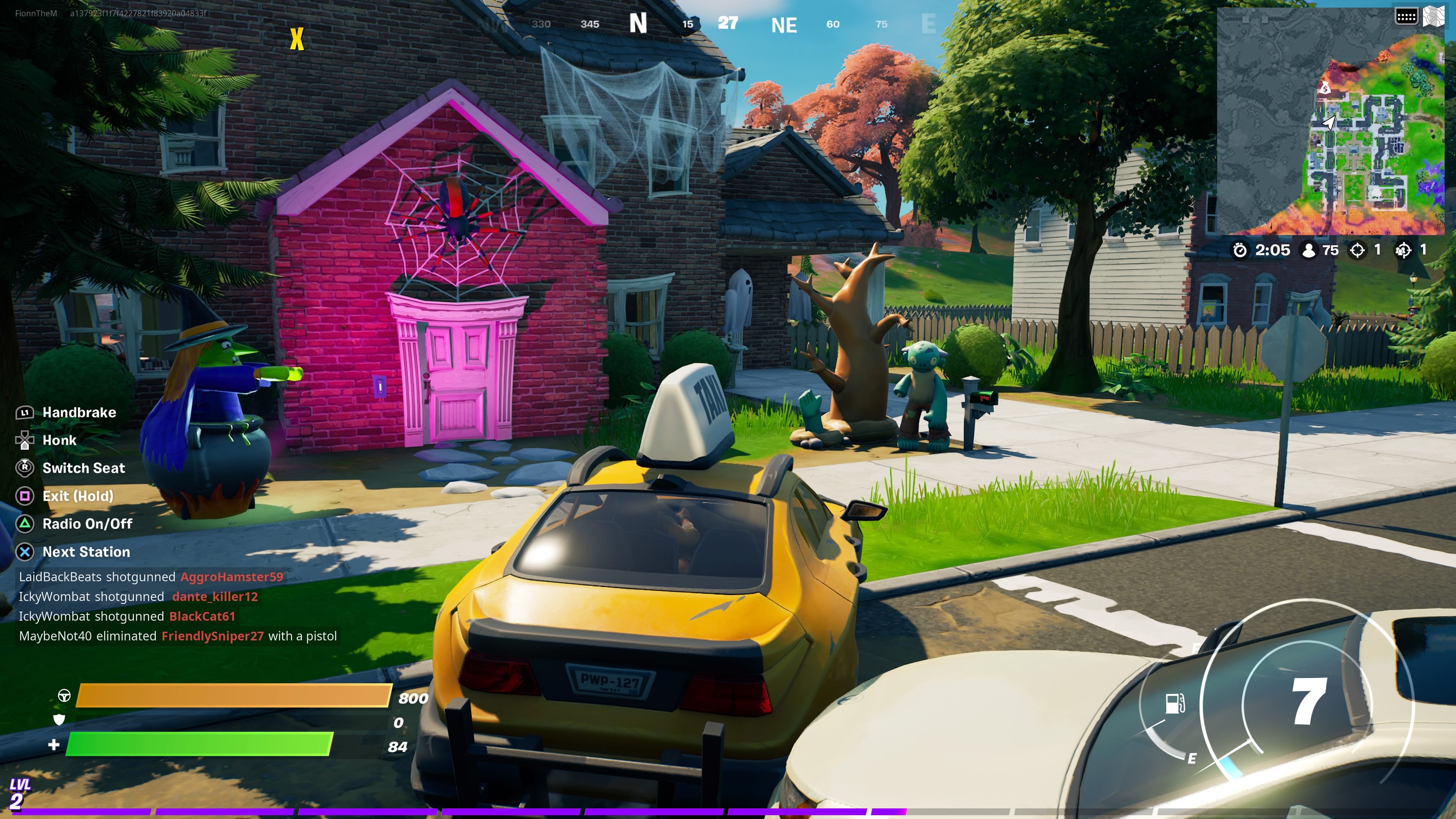The width and height of the screenshot is (1456, 819).
Task: Click the players remaining icon showing 75
Action: tap(1310, 250)
